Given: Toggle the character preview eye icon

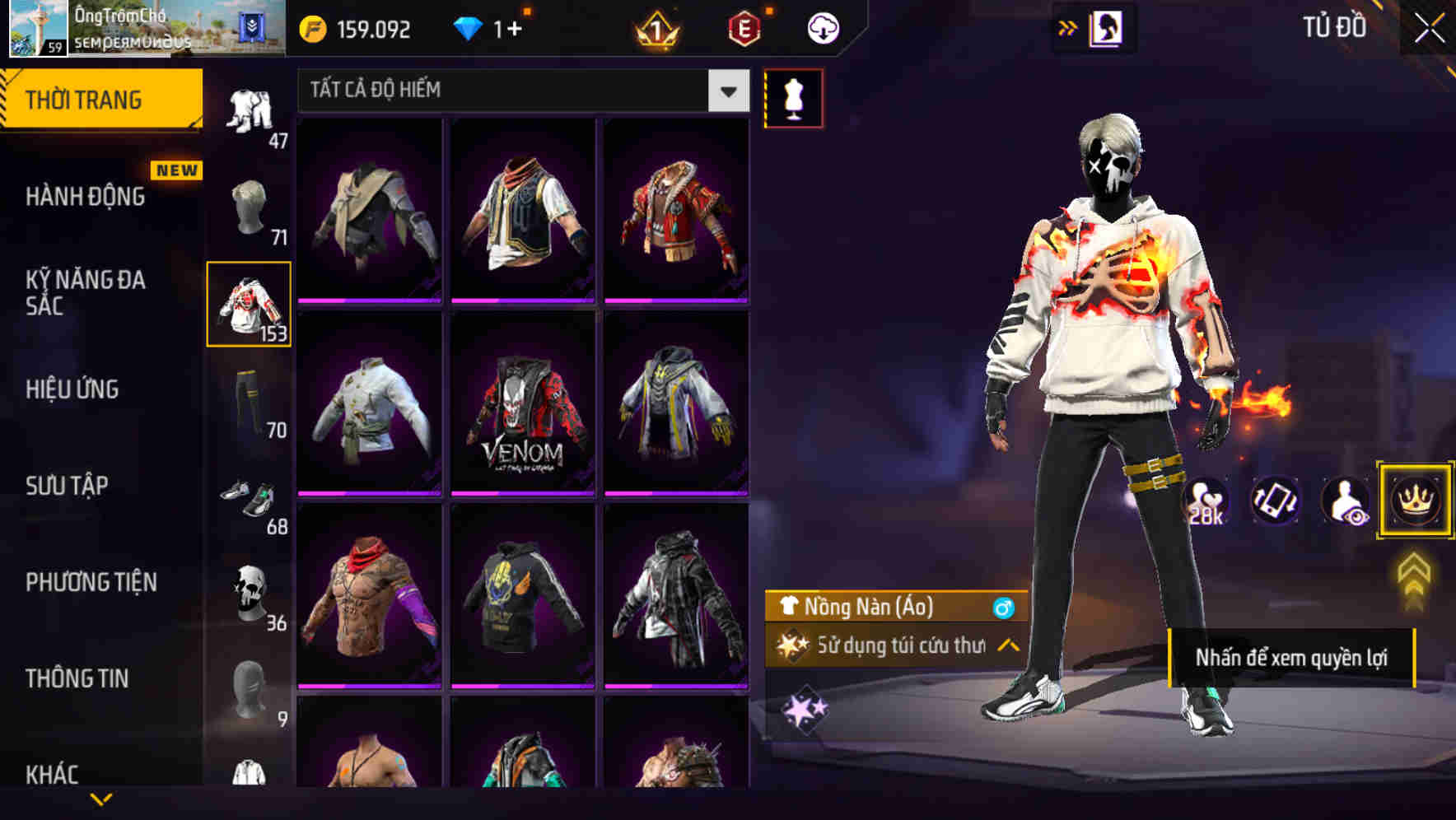Looking at the screenshot, I should (1346, 501).
